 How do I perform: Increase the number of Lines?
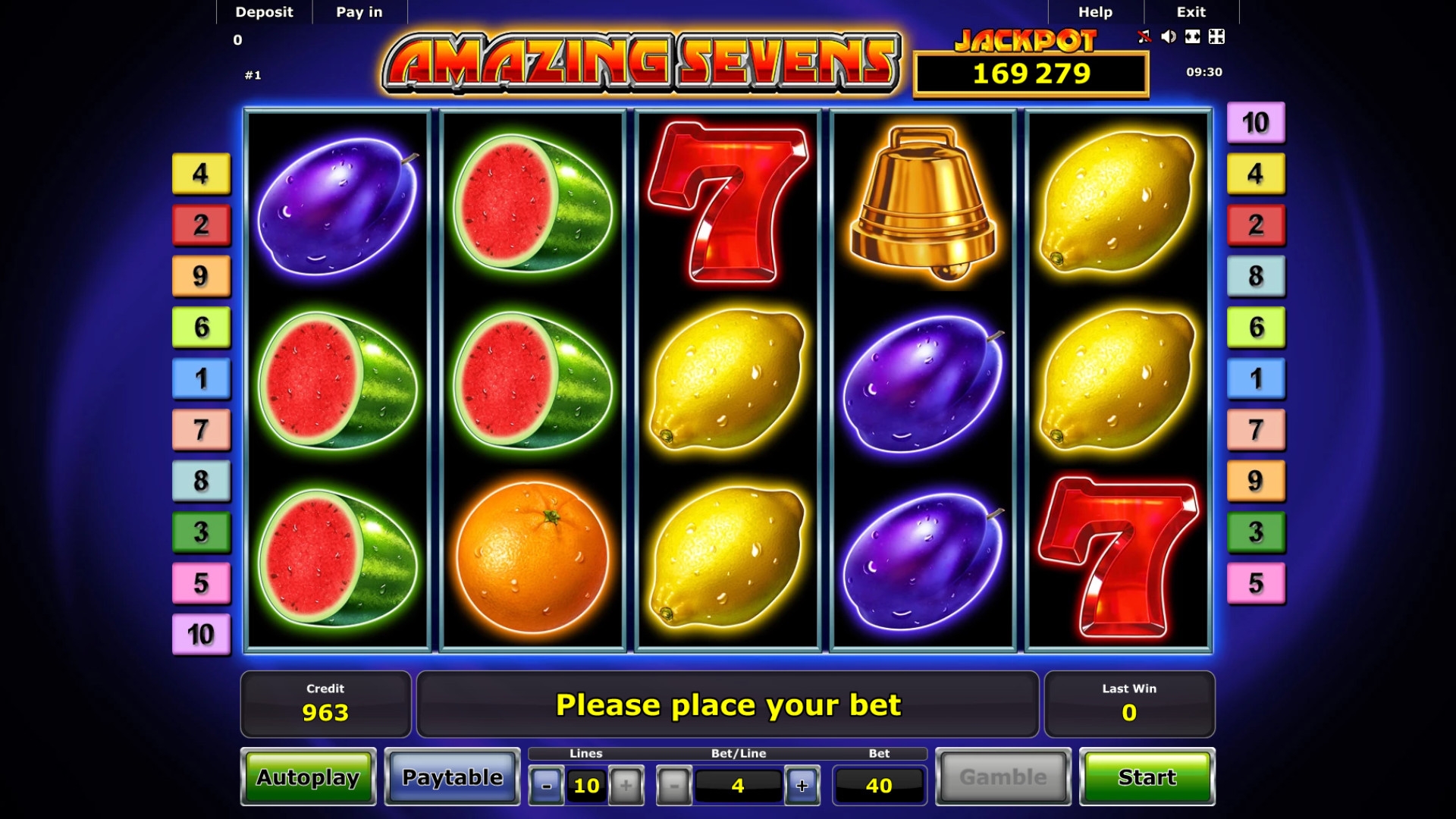(x=626, y=786)
